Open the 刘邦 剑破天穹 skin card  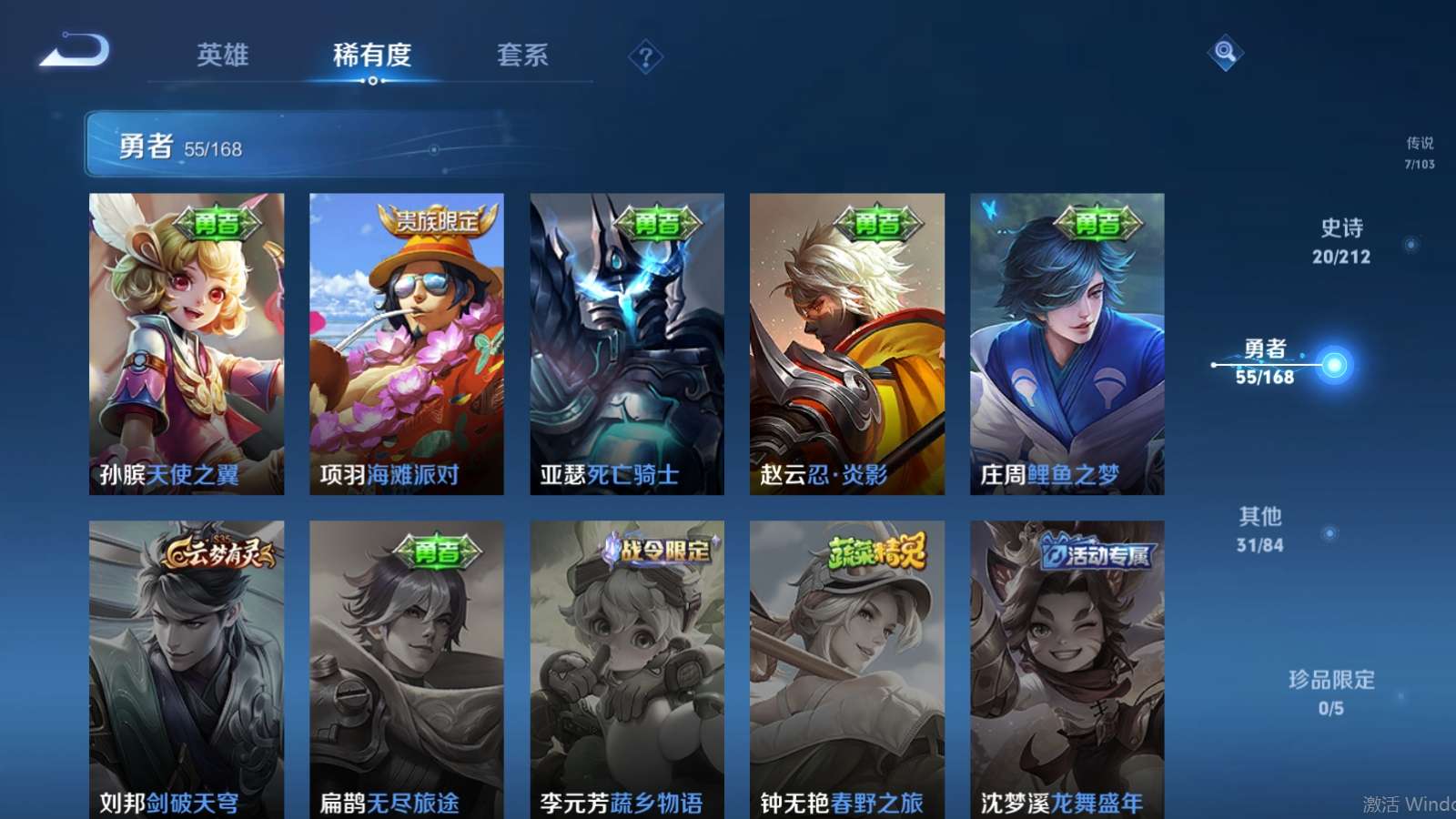tap(187, 669)
